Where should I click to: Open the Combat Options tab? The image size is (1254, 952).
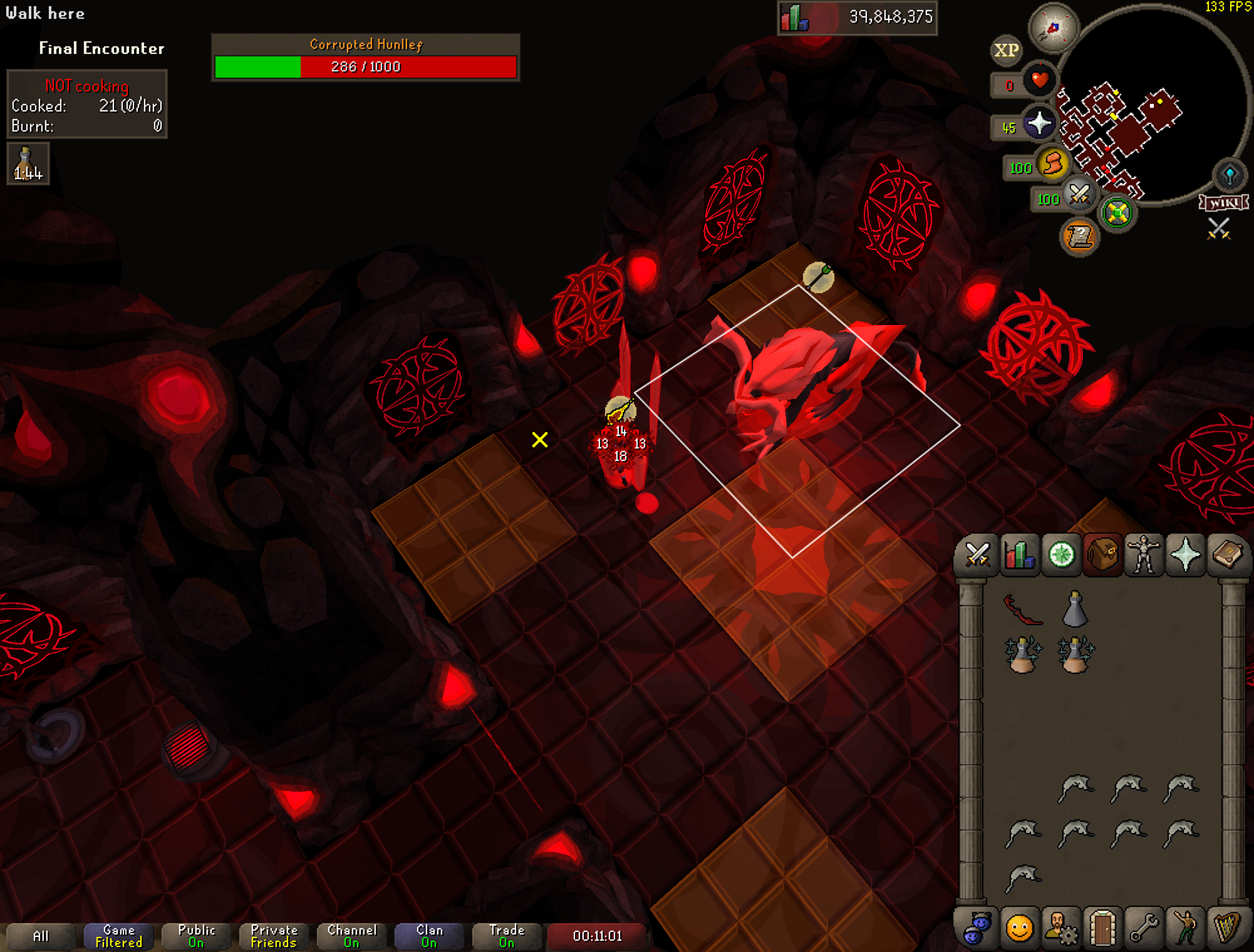tap(977, 555)
